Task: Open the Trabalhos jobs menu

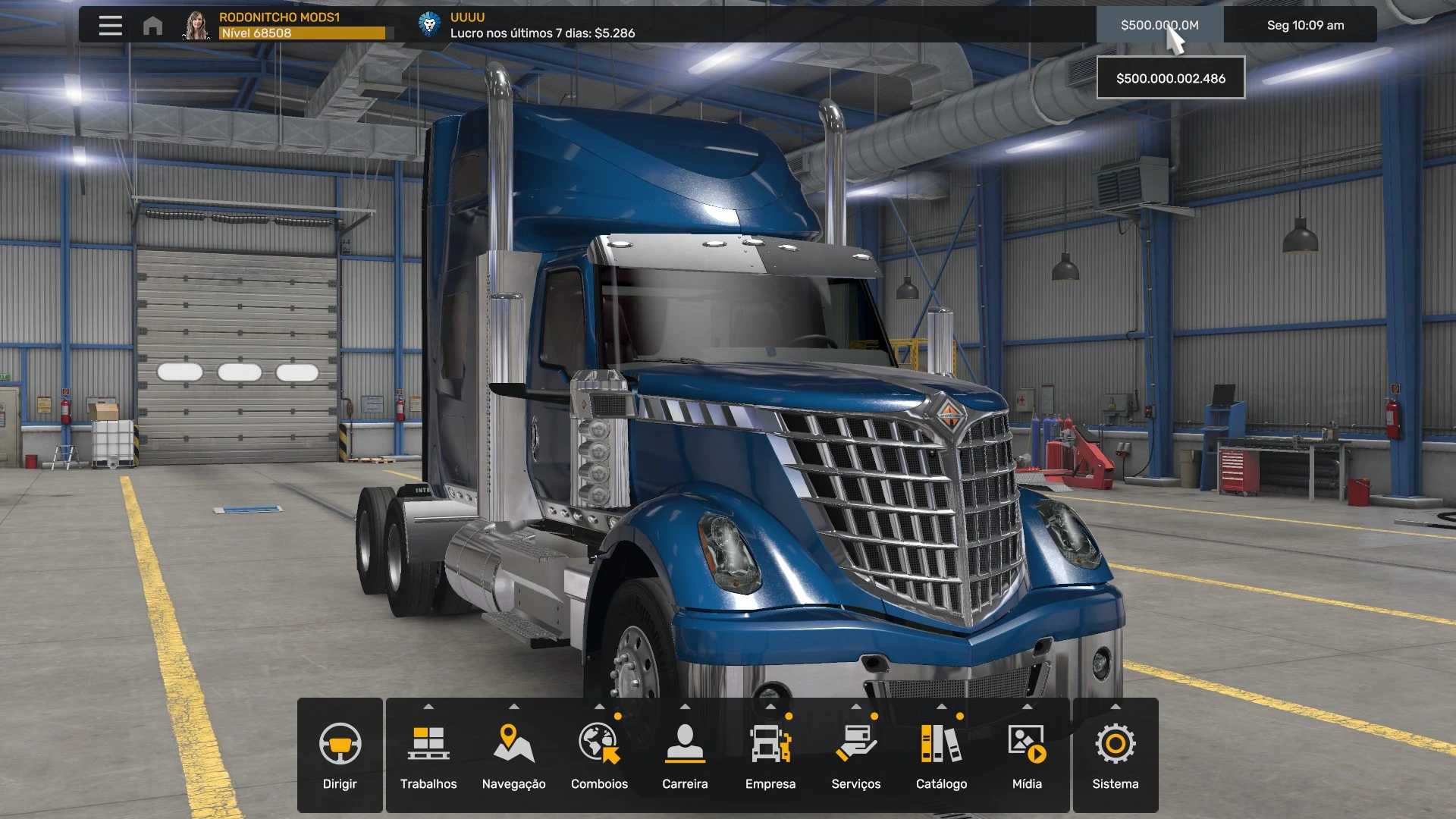Action: point(428,755)
